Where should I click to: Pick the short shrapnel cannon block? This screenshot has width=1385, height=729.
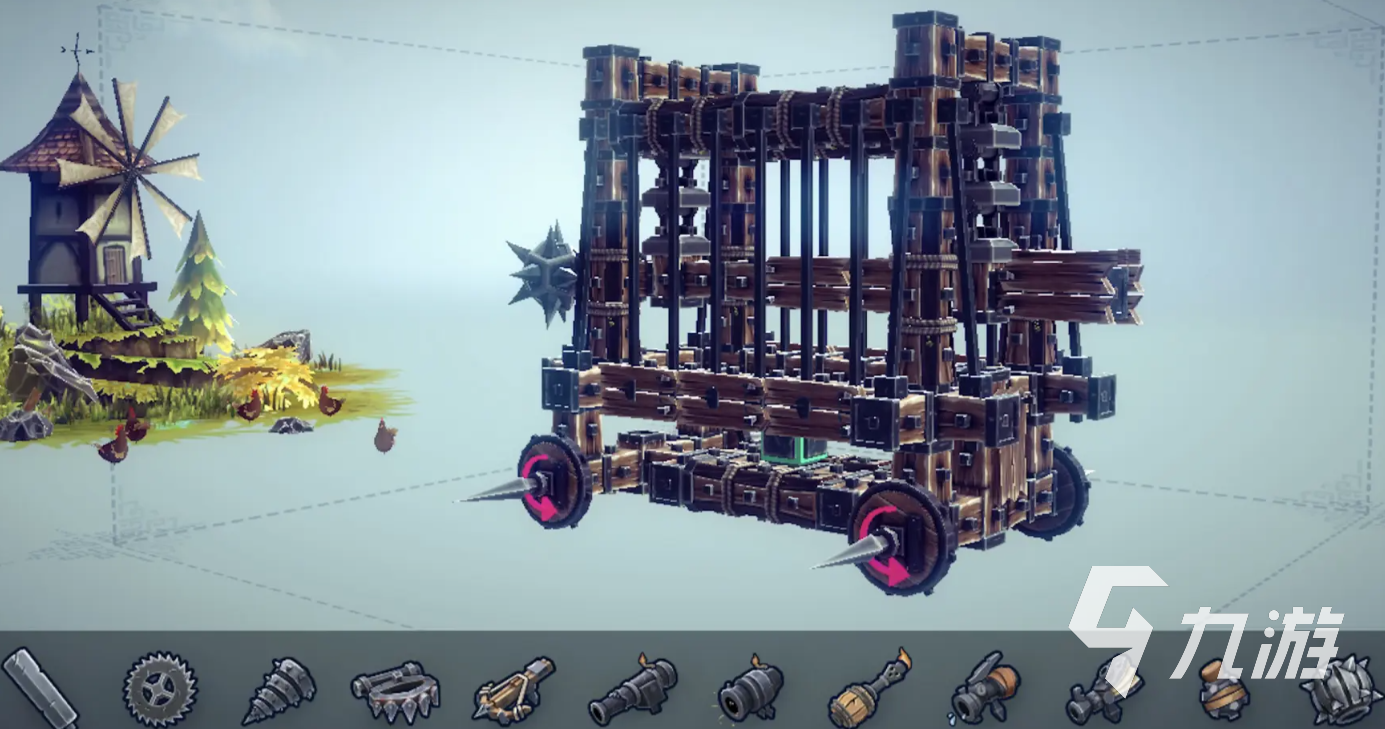751,690
